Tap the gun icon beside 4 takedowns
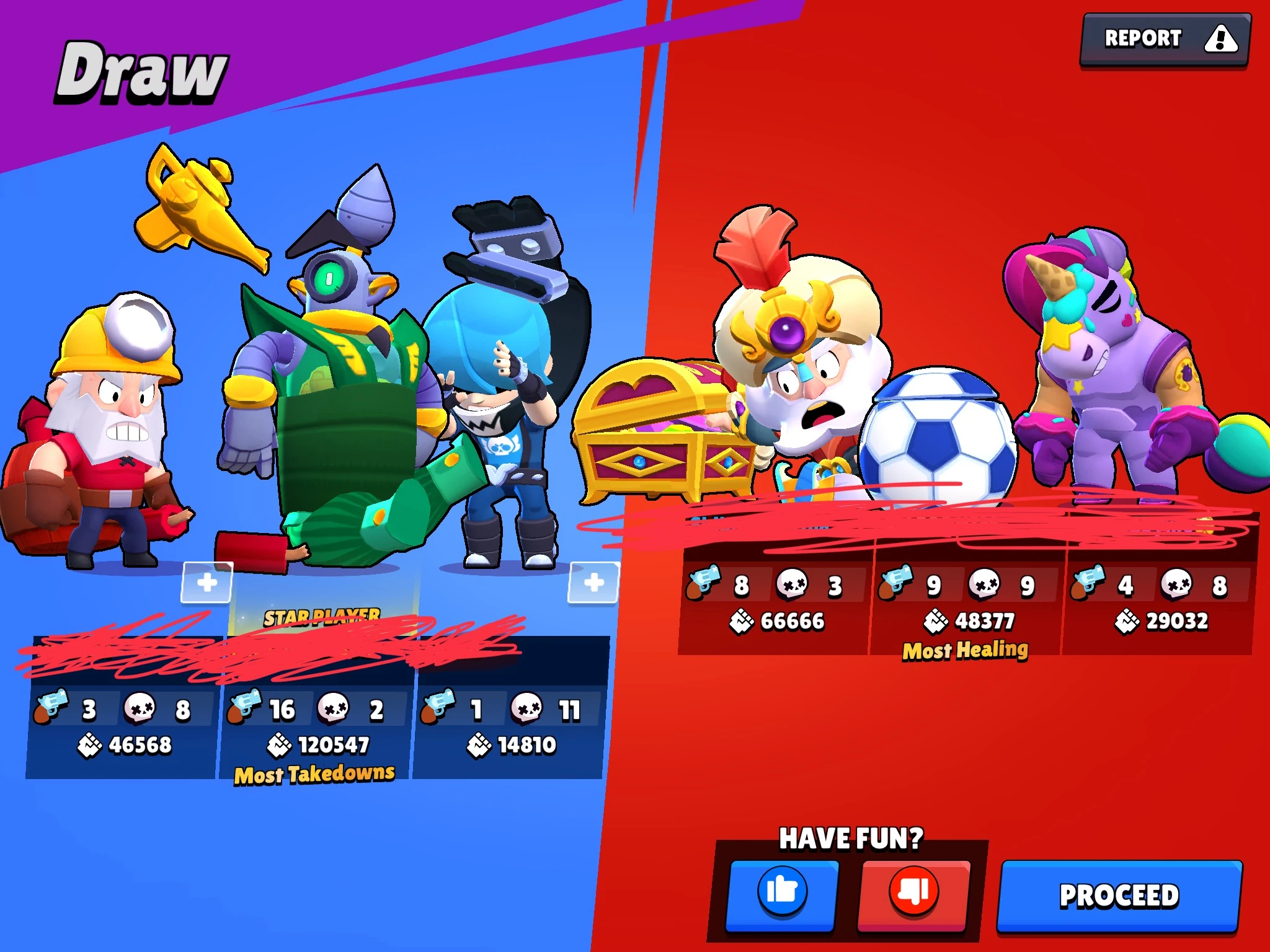This screenshot has width=1270, height=952. (1090, 583)
